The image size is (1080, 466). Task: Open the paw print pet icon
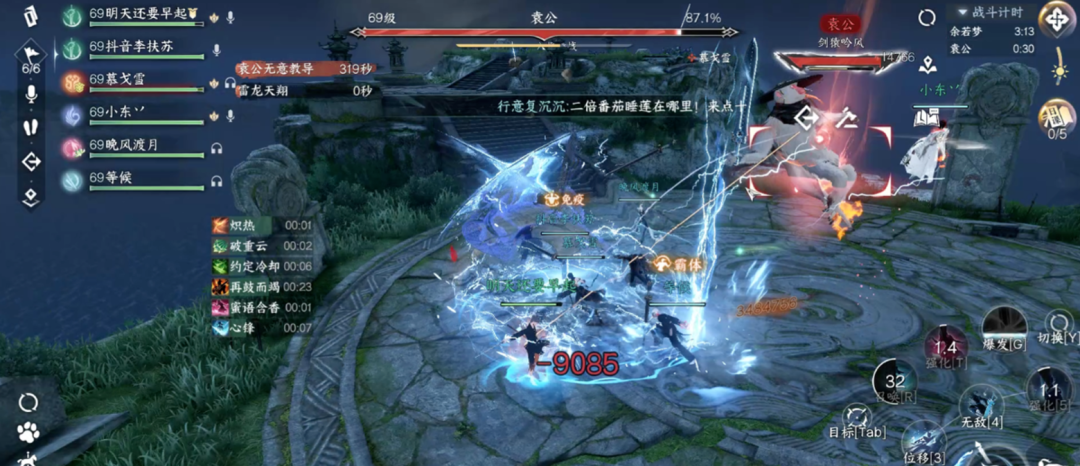click(x=29, y=433)
